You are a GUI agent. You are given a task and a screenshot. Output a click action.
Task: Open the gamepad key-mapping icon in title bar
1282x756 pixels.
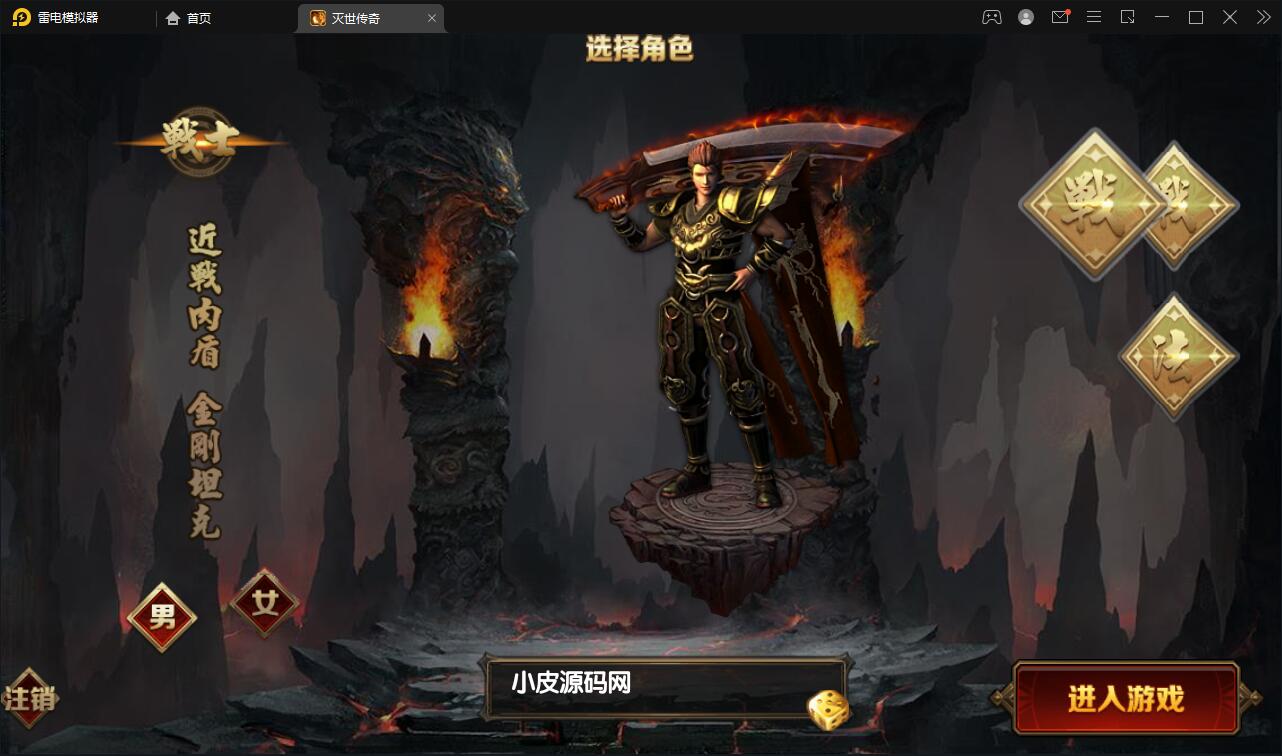pos(991,17)
